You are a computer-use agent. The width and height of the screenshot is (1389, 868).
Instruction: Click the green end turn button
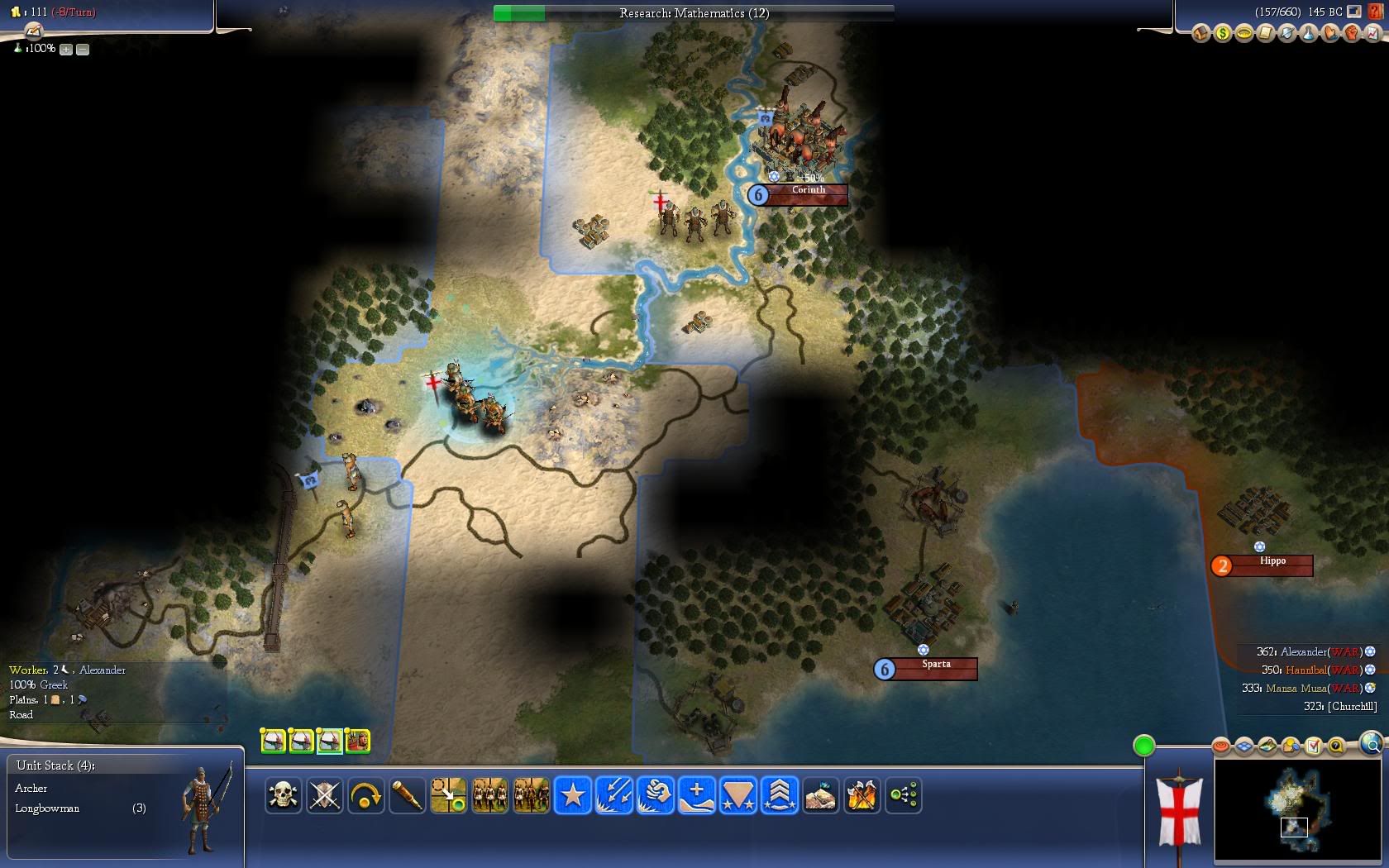point(1143,746)
